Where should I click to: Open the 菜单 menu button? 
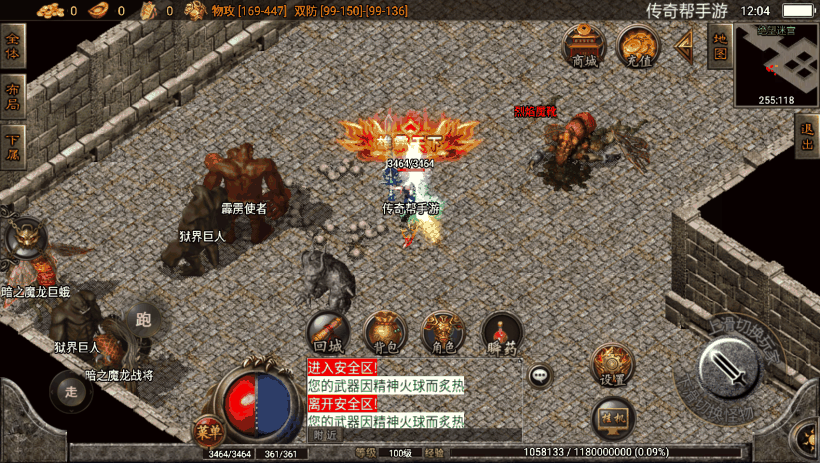point(208,431)
